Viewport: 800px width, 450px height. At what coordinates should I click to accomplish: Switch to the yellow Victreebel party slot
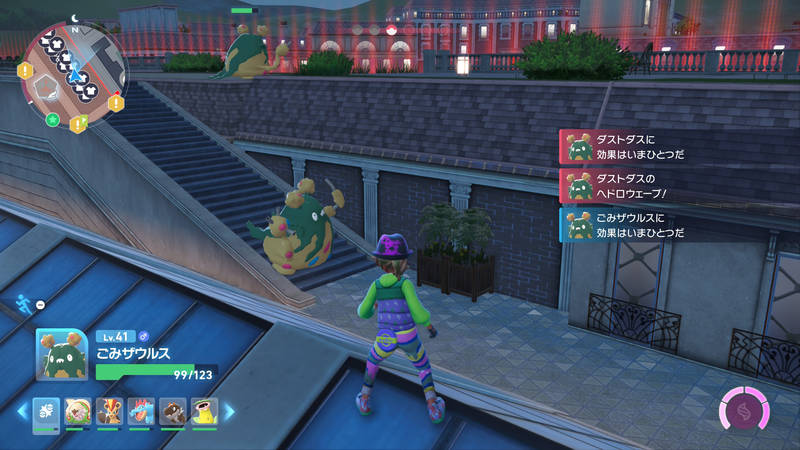[x=204, y=411]
